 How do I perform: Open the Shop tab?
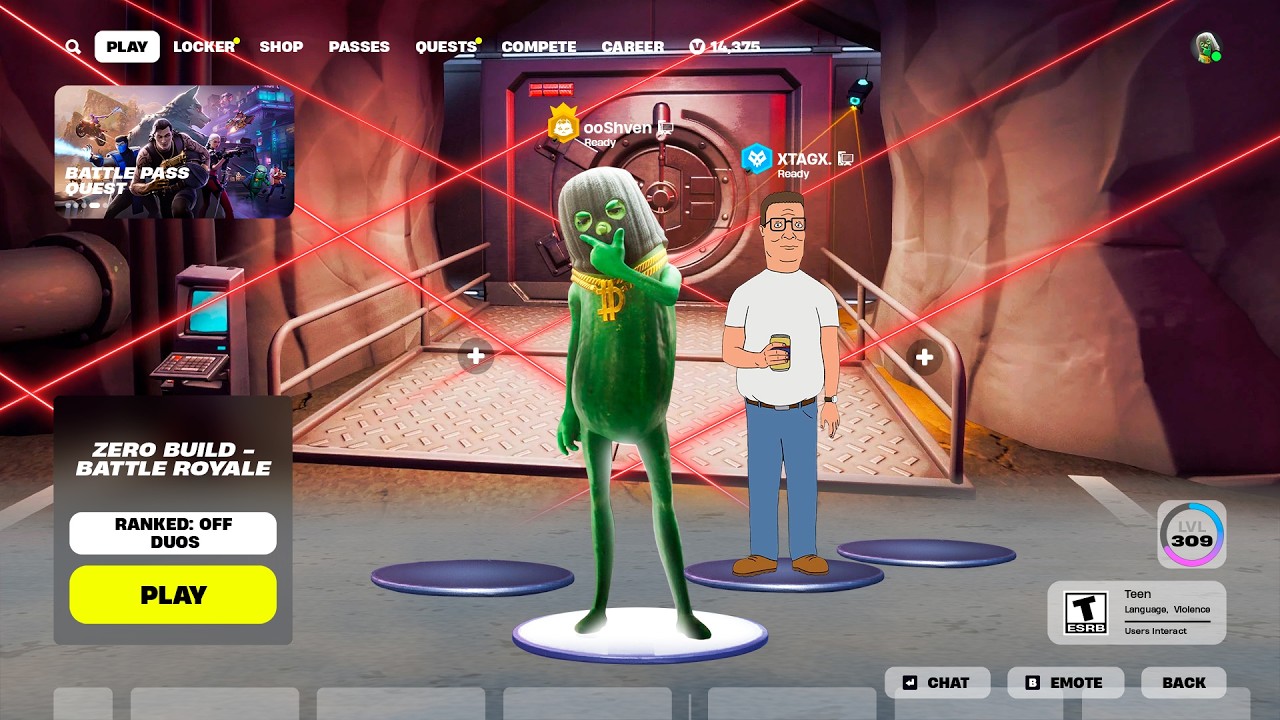click(281, 47)
